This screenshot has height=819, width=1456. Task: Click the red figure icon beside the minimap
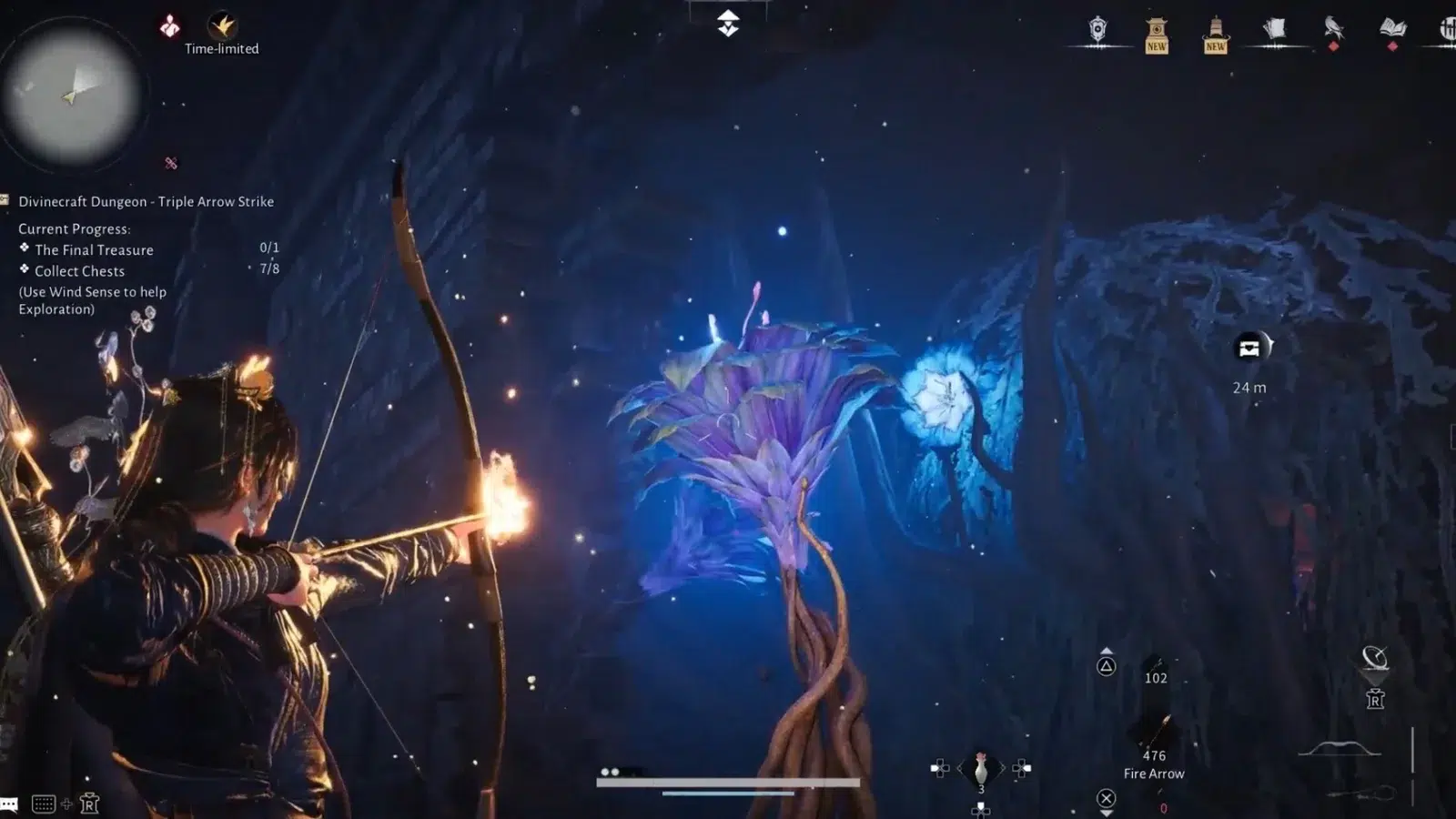point(170,26)
